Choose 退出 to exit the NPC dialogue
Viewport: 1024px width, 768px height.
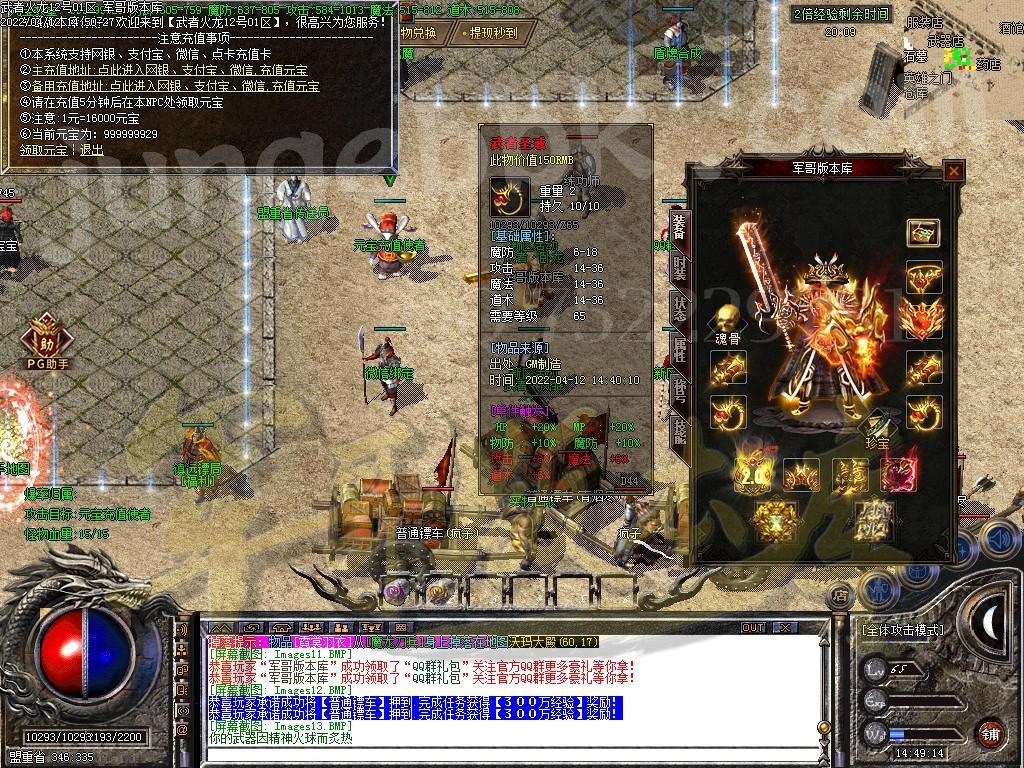click(x=91, y=149)
